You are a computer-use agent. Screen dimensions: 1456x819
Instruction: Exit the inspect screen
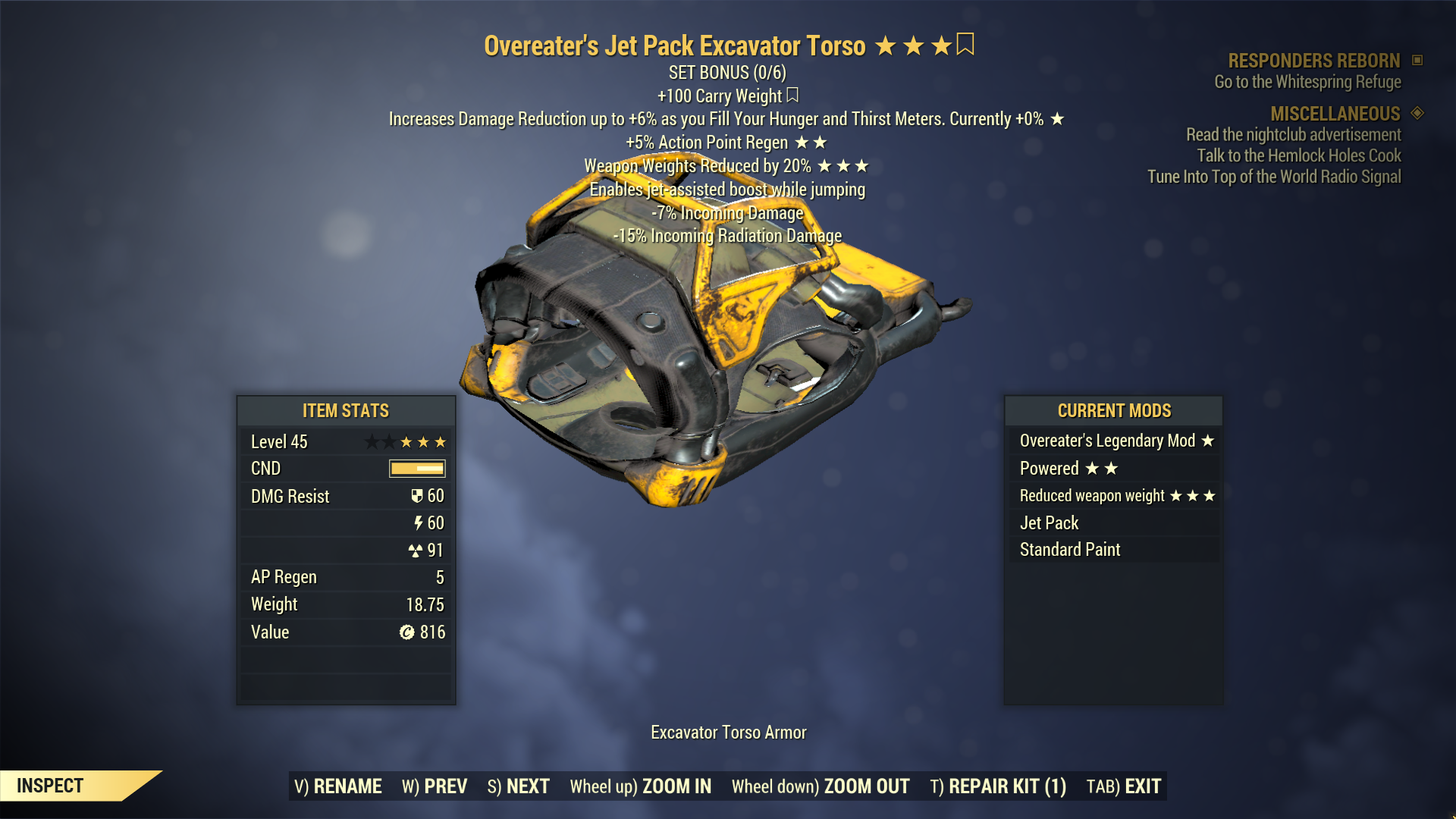click(x=1124, y=786)
